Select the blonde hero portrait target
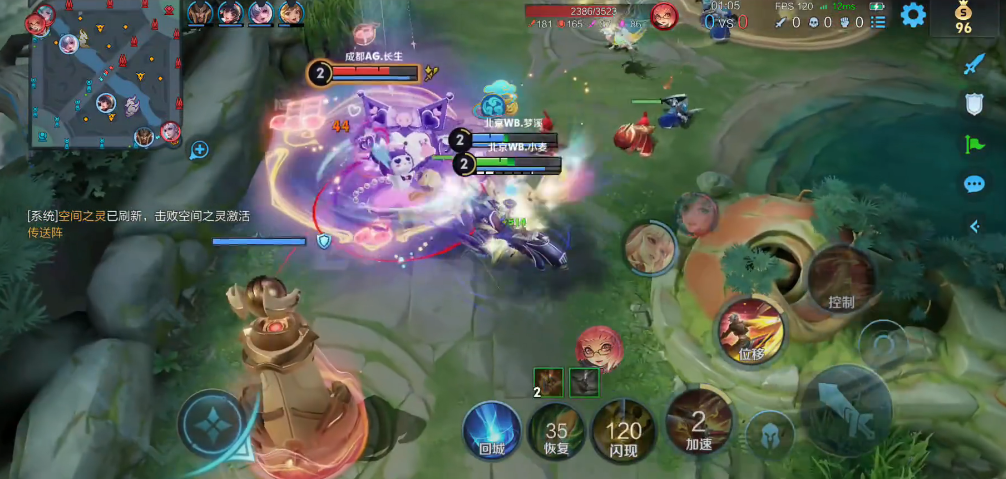This screenshot has height=479, width=1006. pos(649,247)
